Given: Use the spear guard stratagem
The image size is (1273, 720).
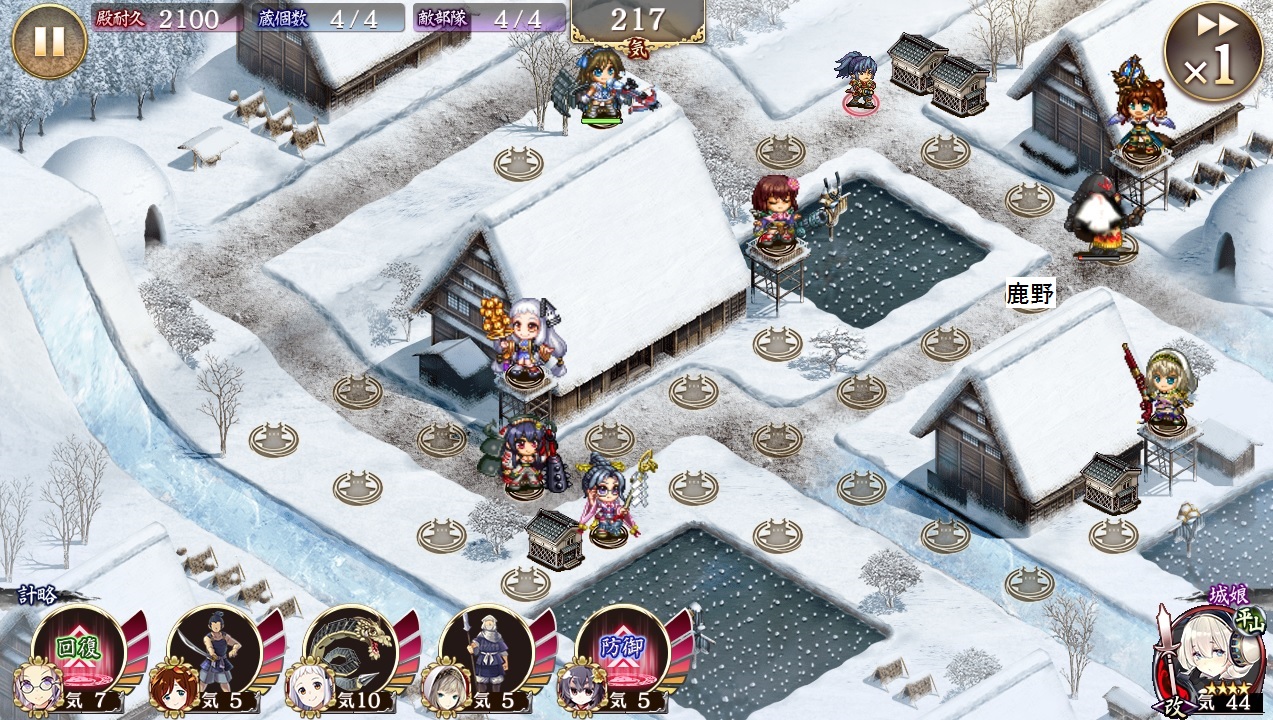Looking at the screenshot, I should coord(486,651).
